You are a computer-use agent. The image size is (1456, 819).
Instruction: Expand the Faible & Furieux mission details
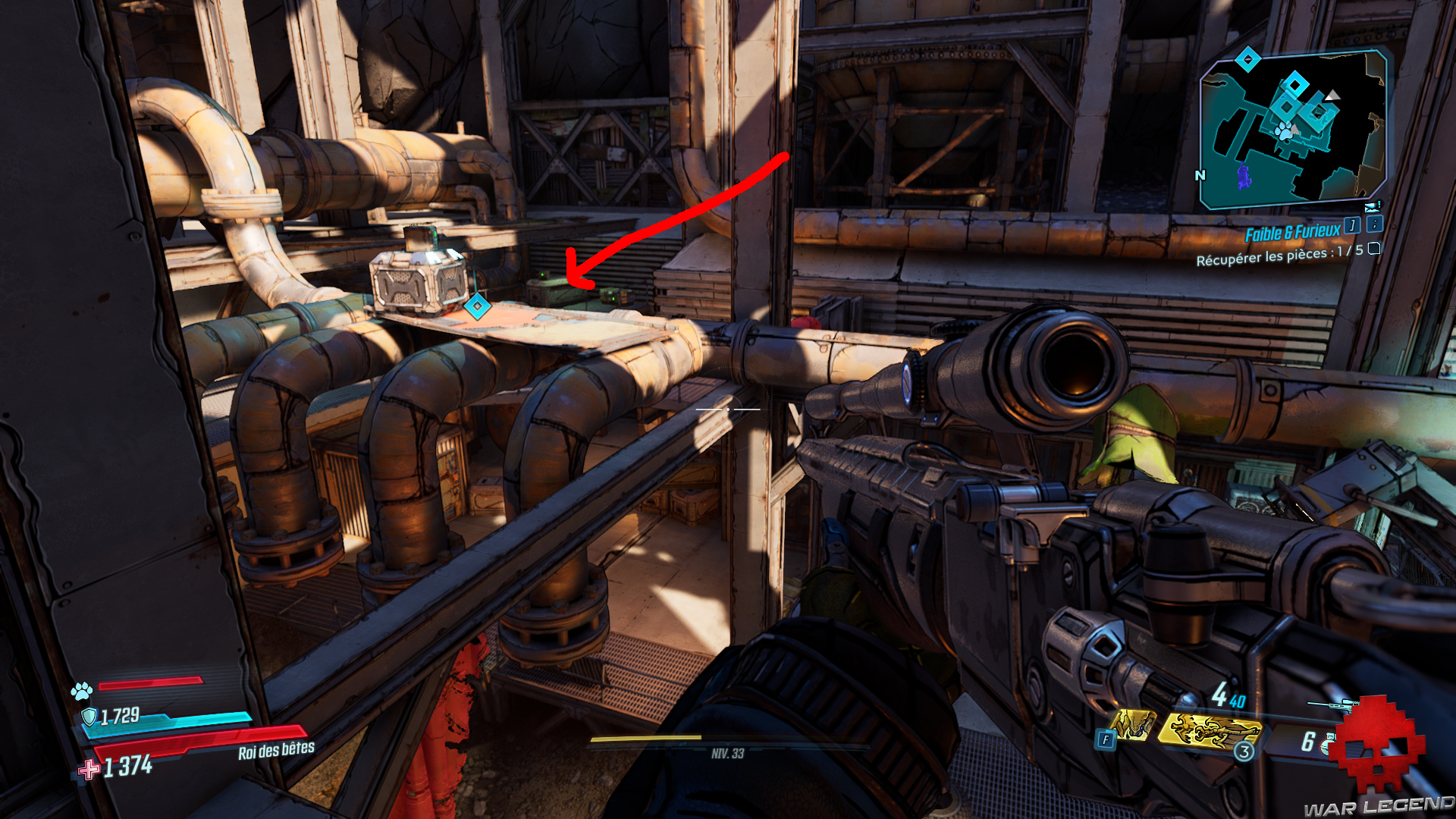pos(1352,225)
